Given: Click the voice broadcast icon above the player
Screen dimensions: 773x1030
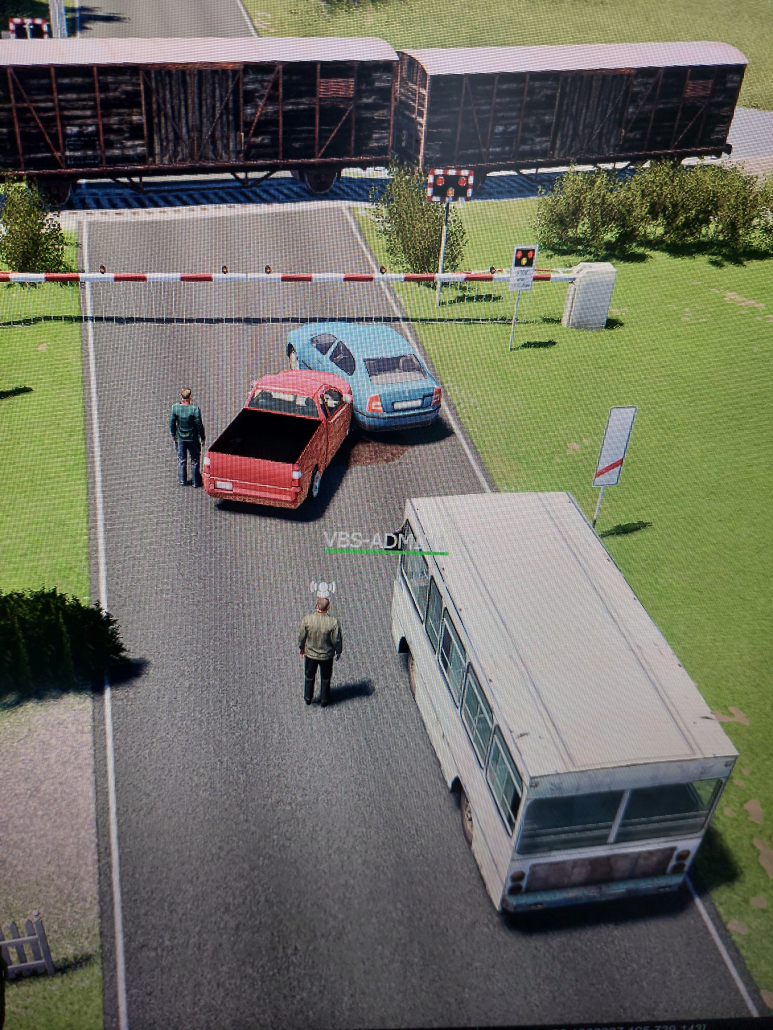Looking at the screenshot, I should (x=321, y=589).
